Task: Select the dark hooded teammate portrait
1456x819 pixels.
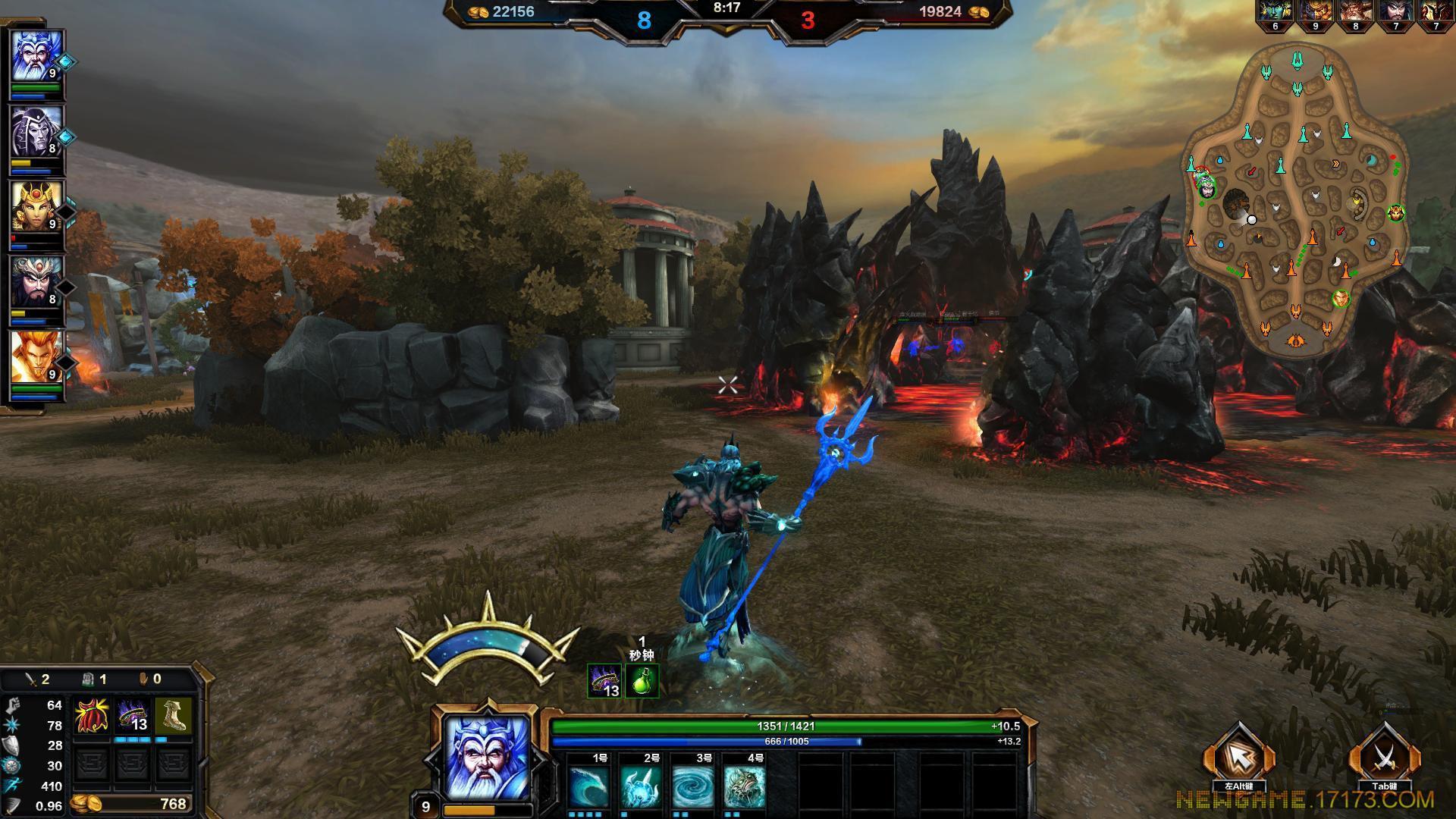Action: coord(36,132)
